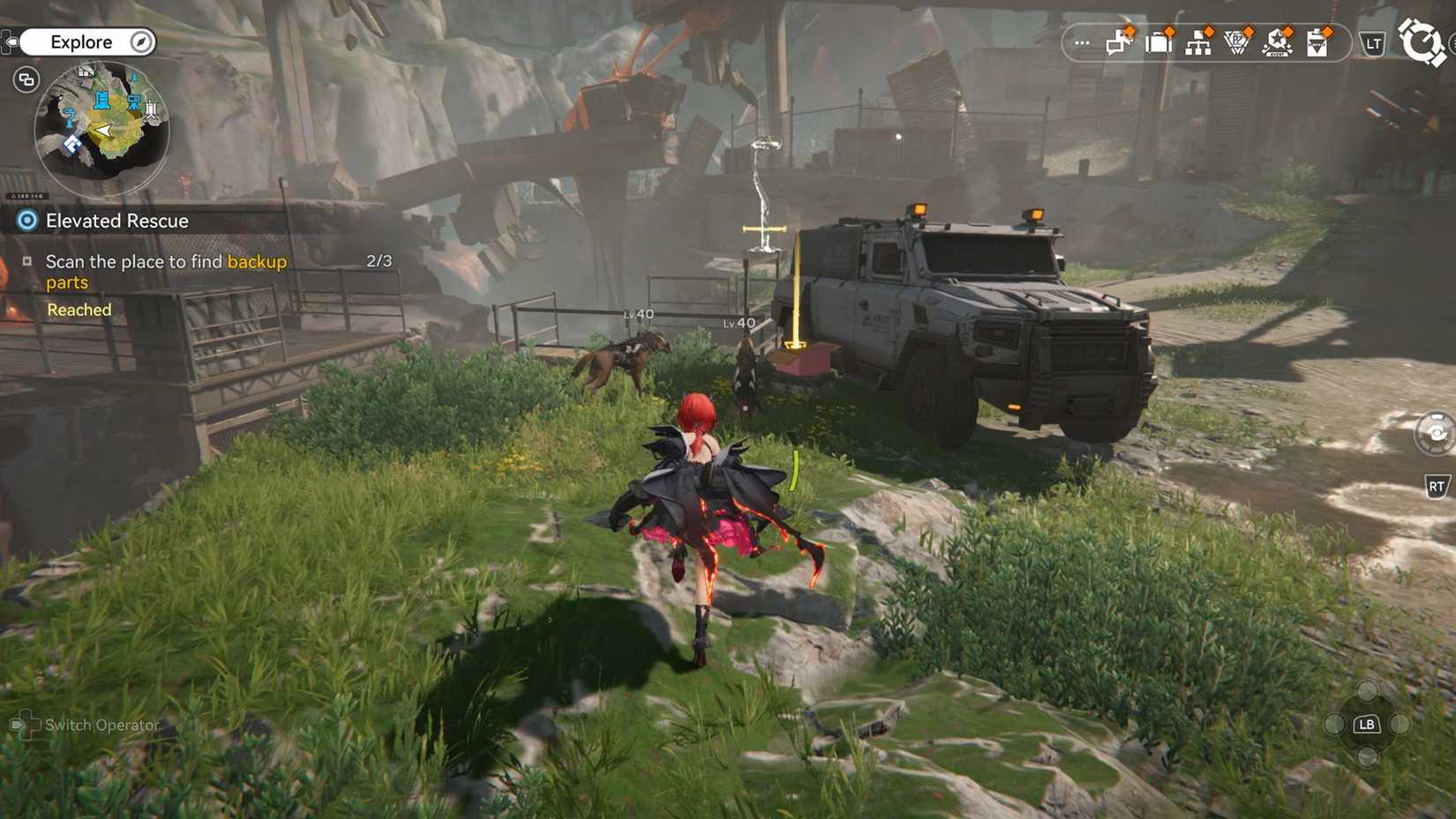
Task: Click the overlapping squares icon beside the minimap
Action: (x=26, y=79)
